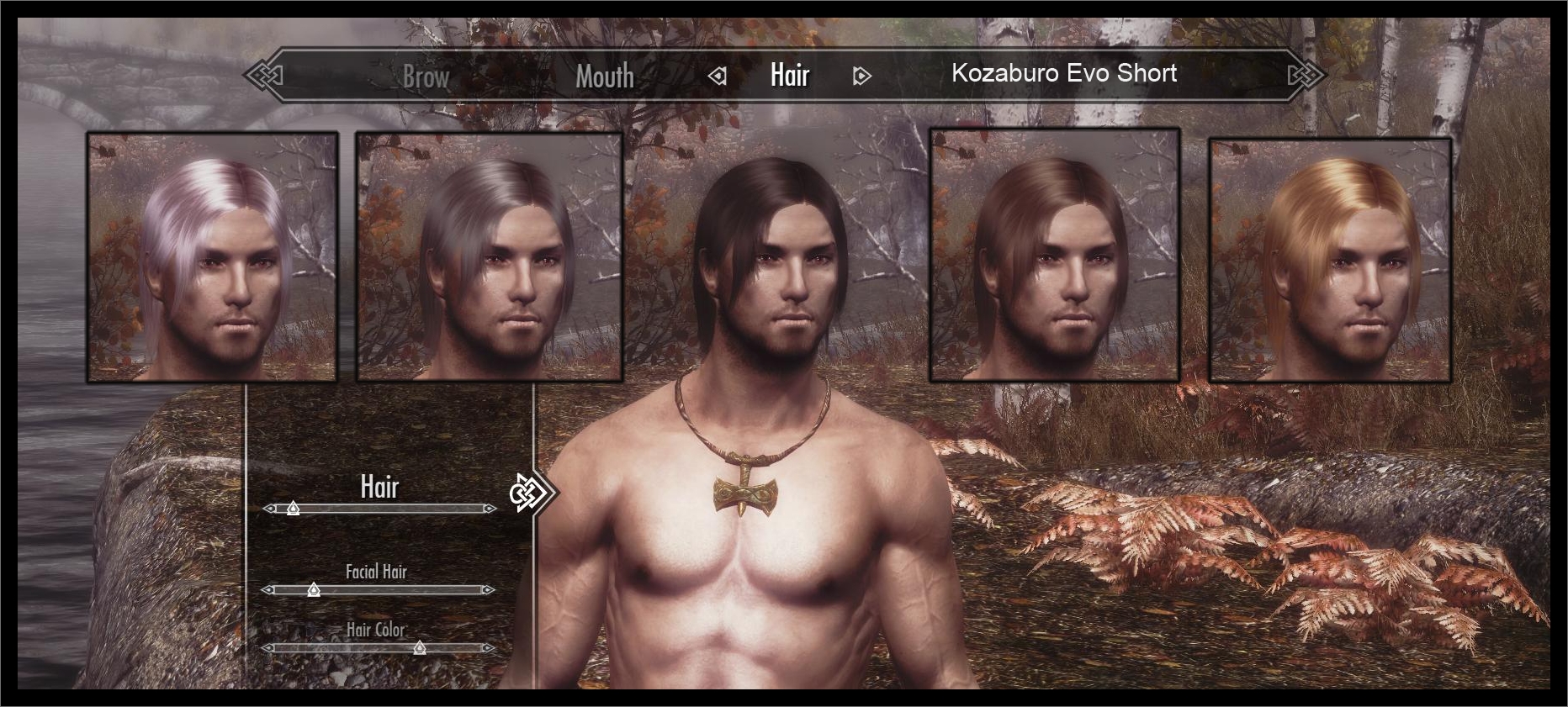The image size is (1568, 707).
Task: Choose the brown hair preview thumbnail
Action: click(1055, 255)
